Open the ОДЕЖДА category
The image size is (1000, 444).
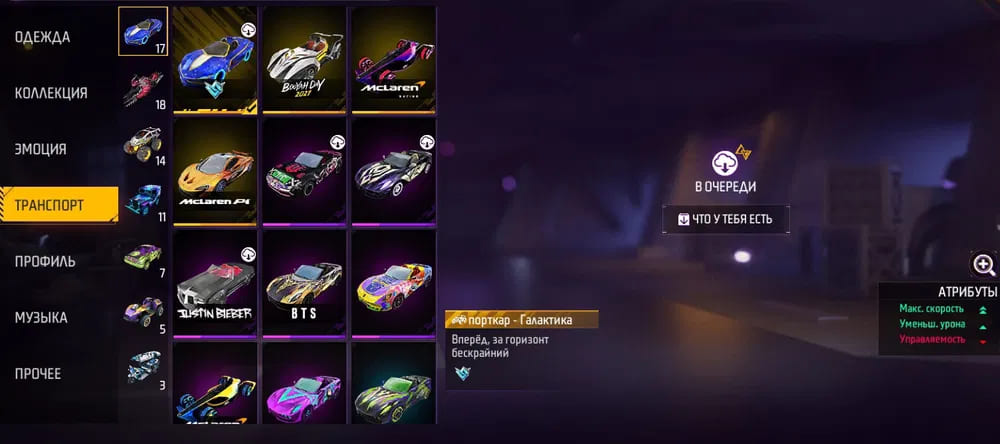pyautogui.click(x=43, y=37)
